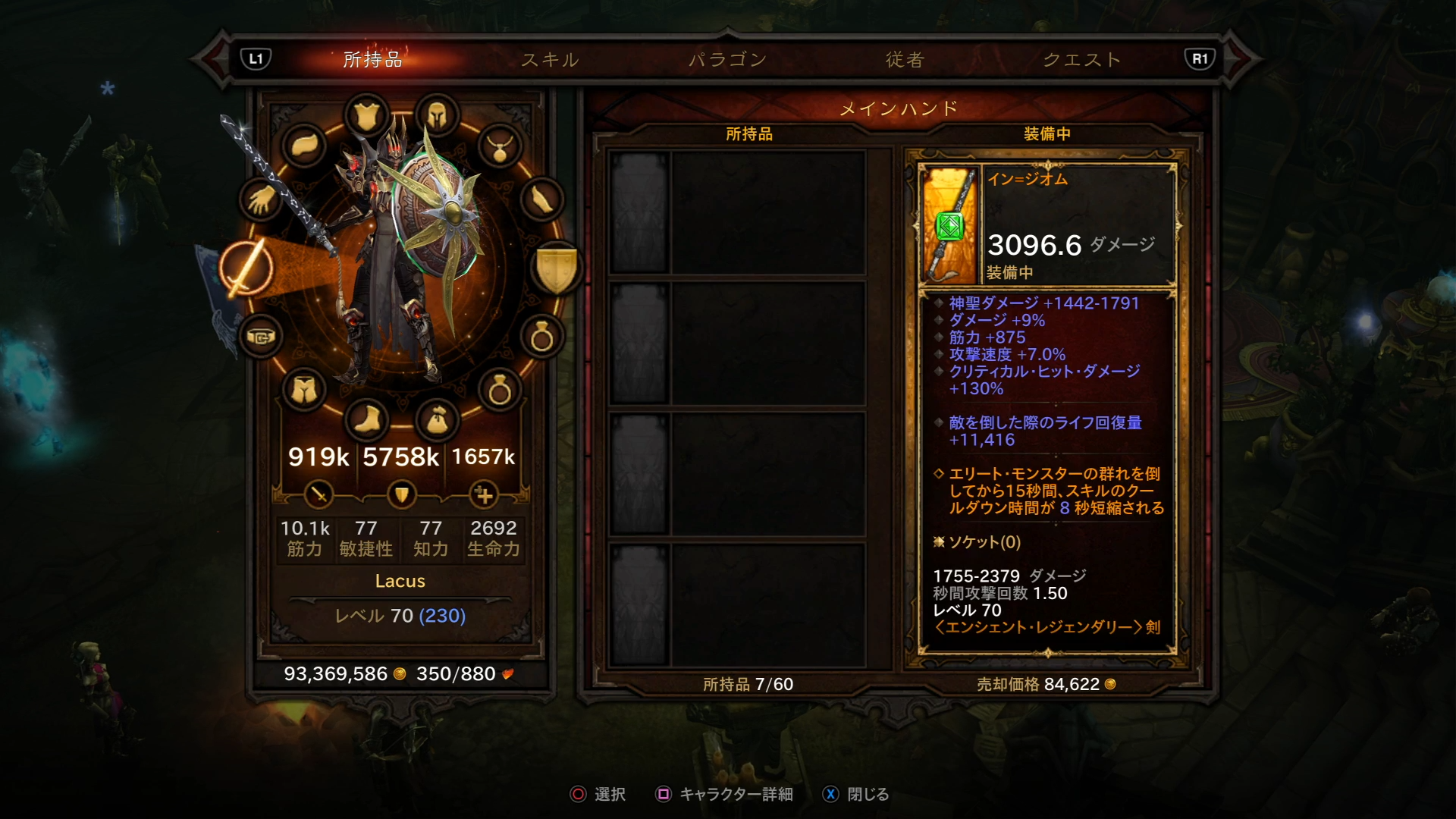Choose the bracers equipment slot
The height and width of the screenshot is (819, 1456).
[x=541, y=200]
